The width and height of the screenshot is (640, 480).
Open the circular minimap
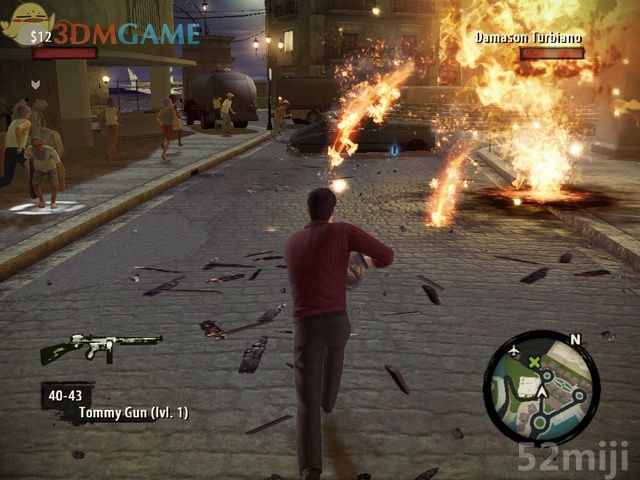[x=541, y=385]
